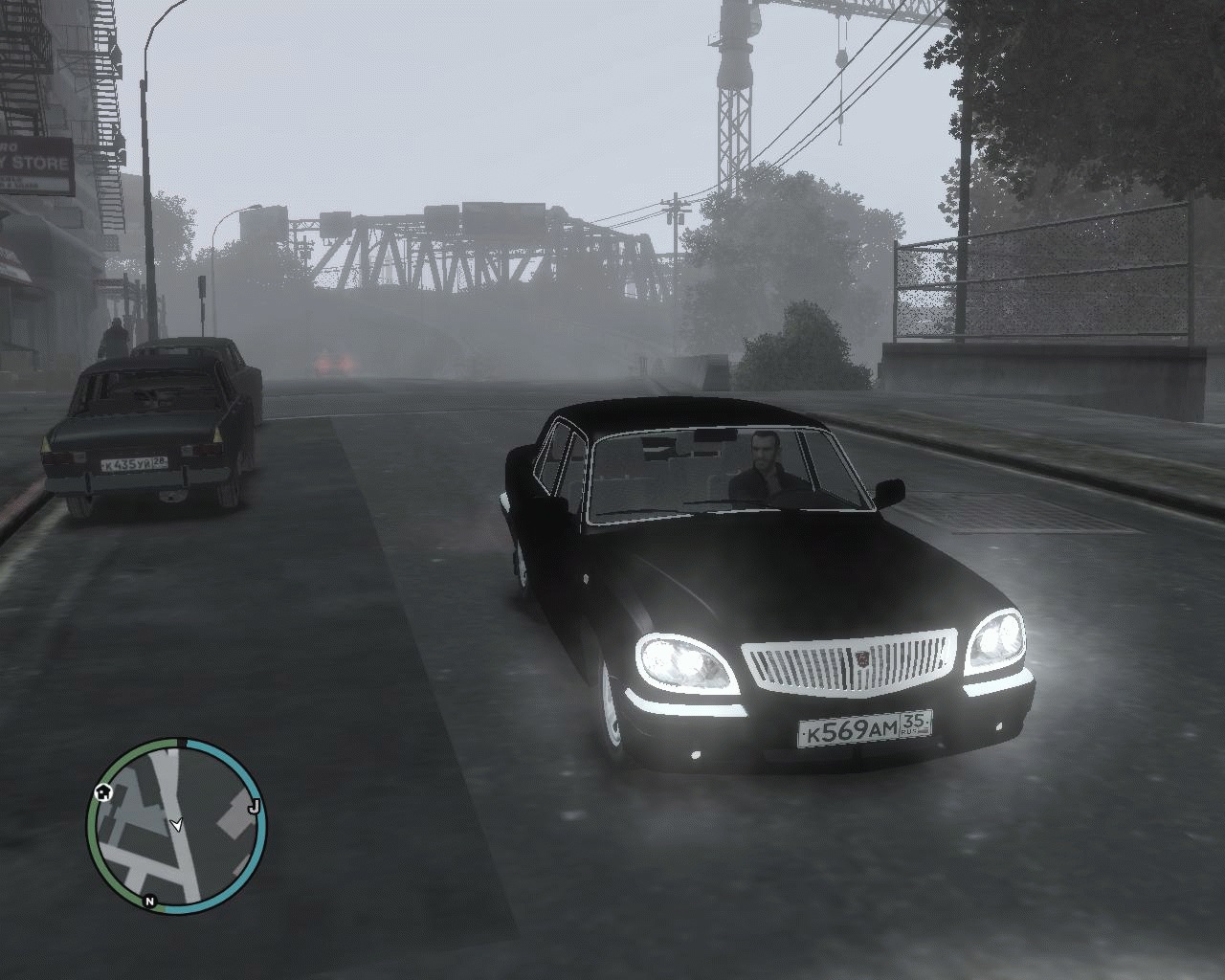The image size is (1225, 980).
Task: Click the north N compass marker
Action: [149, 901]
